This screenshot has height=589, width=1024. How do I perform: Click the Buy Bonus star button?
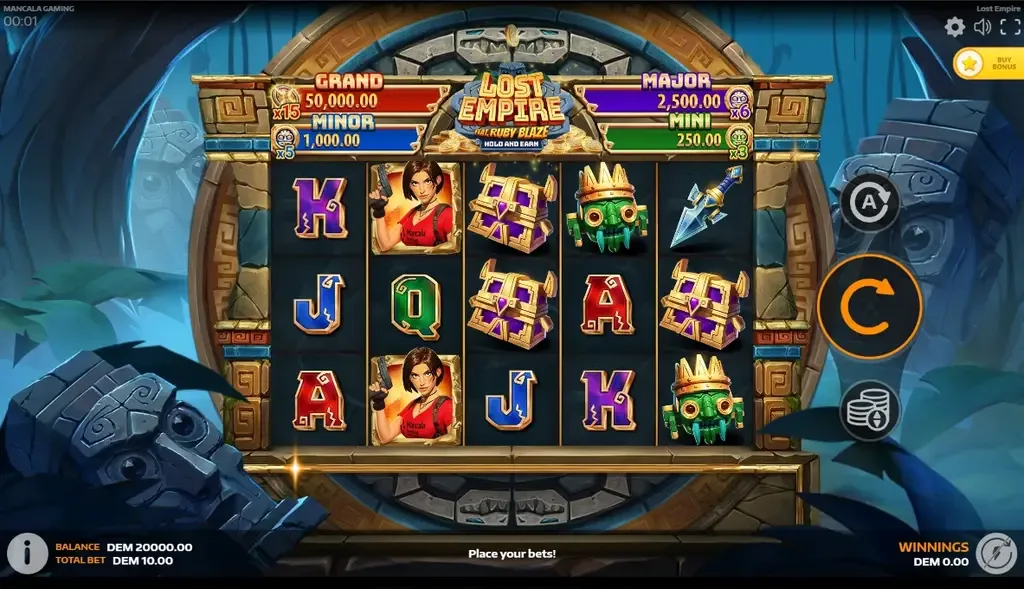984,64
